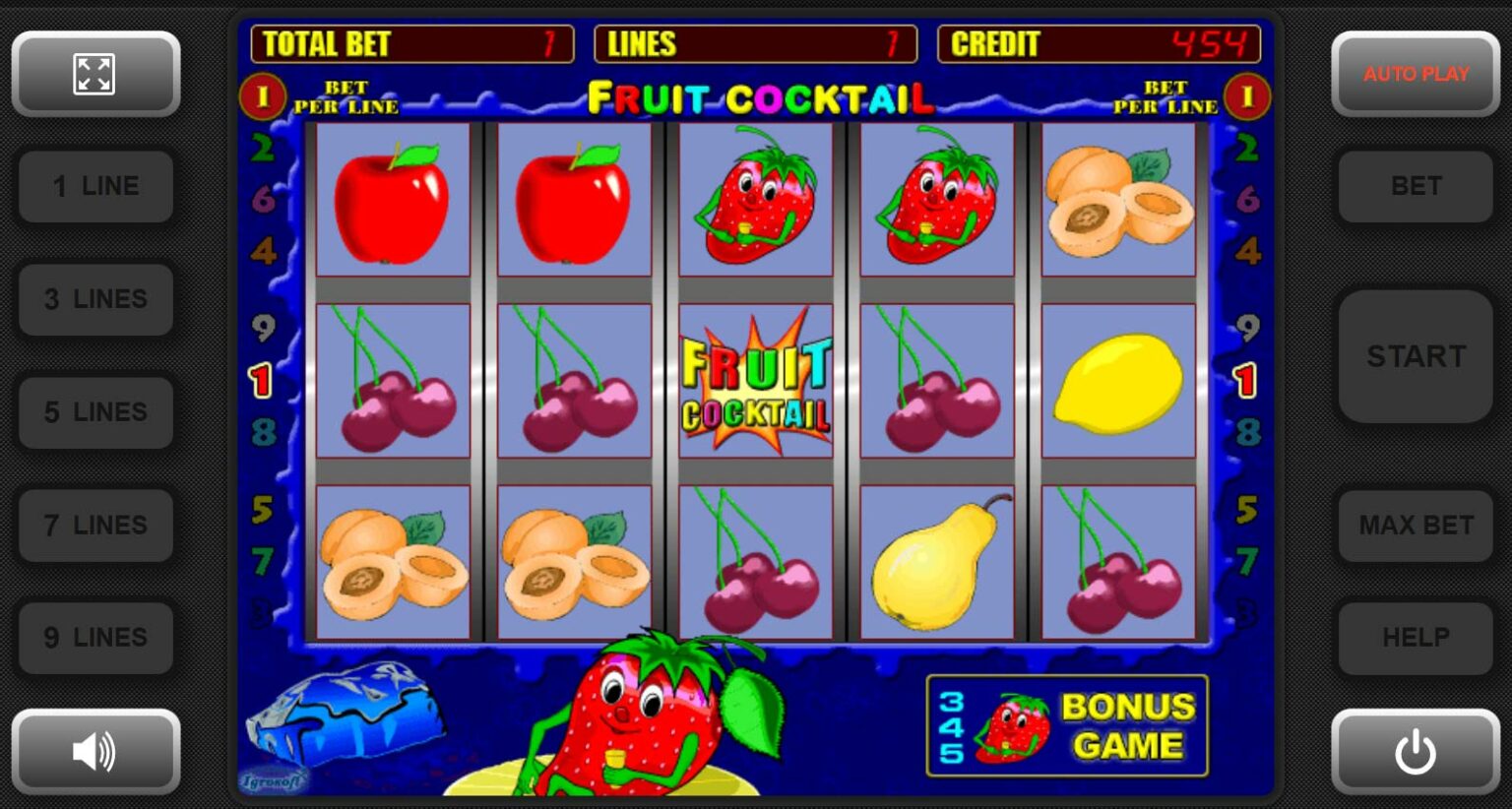This screenshot has width=1512, height=809.
Task: Click the left Bet Per Line coin icon
Action: [263, 96]
